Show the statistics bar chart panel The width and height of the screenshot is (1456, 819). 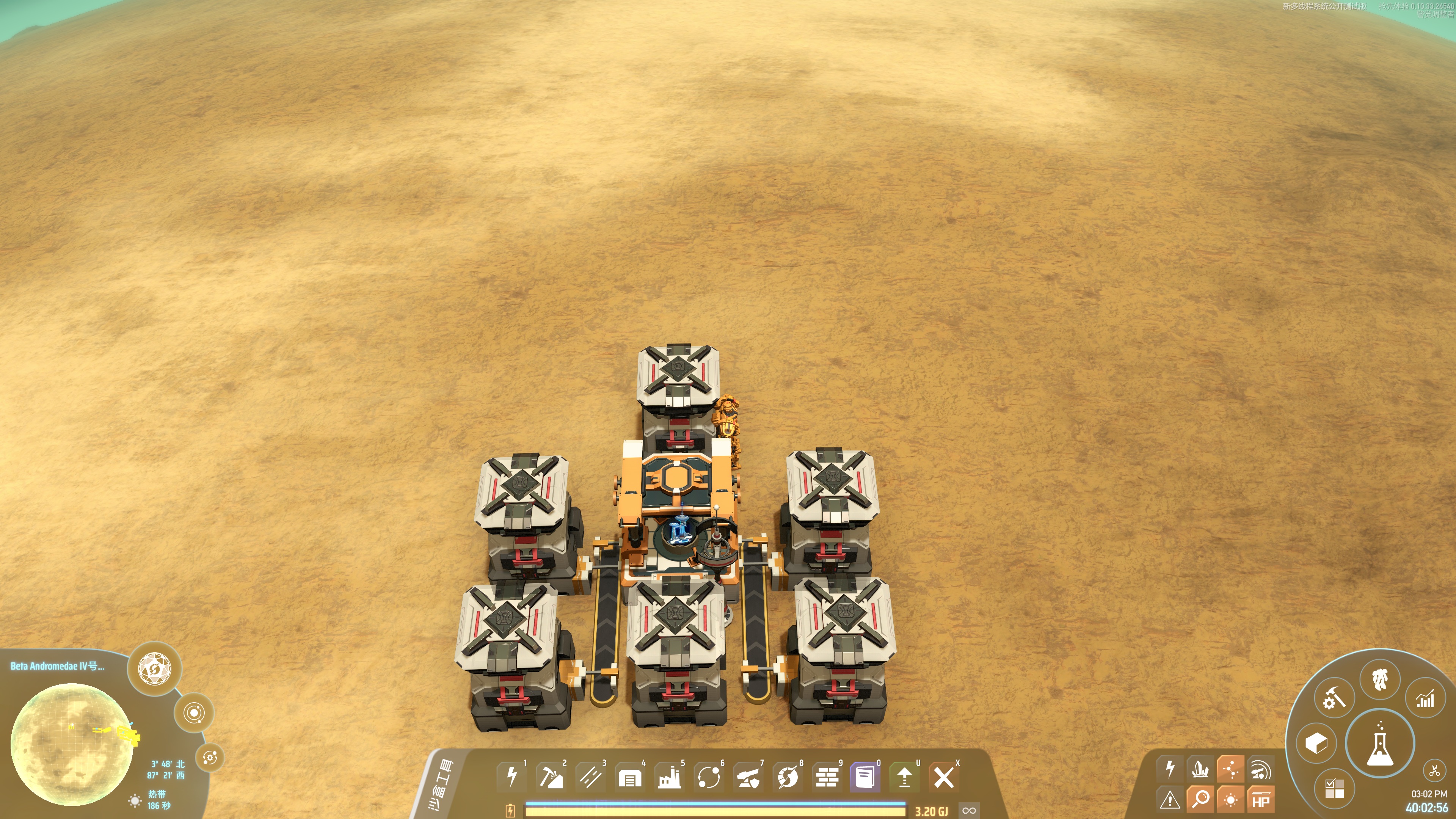[1425, 700]
